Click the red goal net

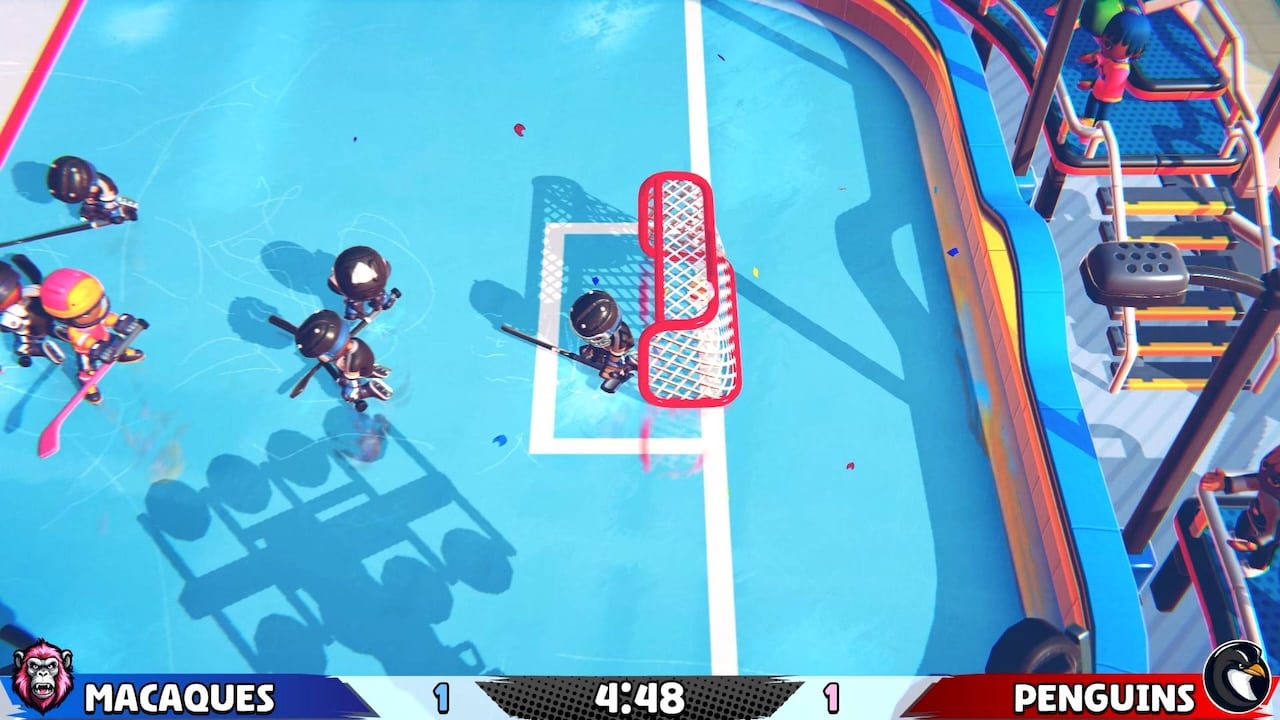[685, 290]
